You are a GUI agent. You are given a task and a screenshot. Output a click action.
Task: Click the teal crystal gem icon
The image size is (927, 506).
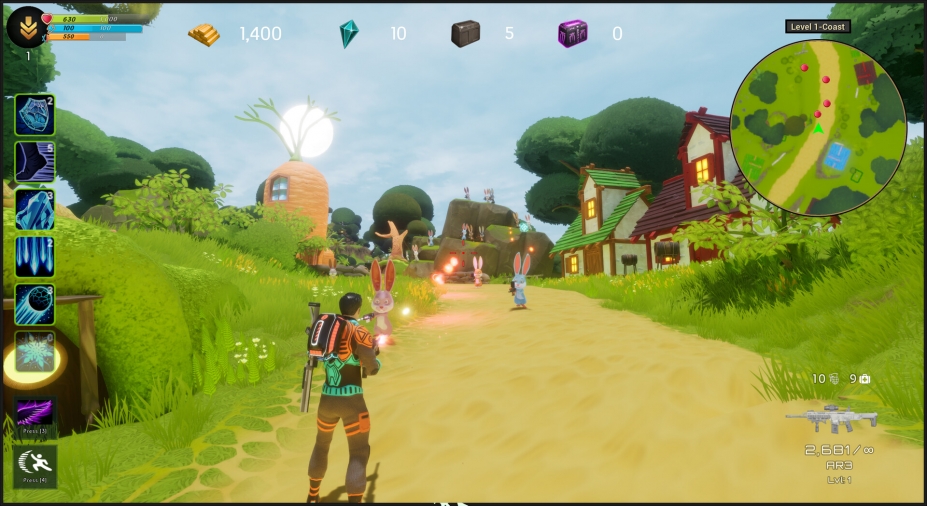(x=348, y=34)
